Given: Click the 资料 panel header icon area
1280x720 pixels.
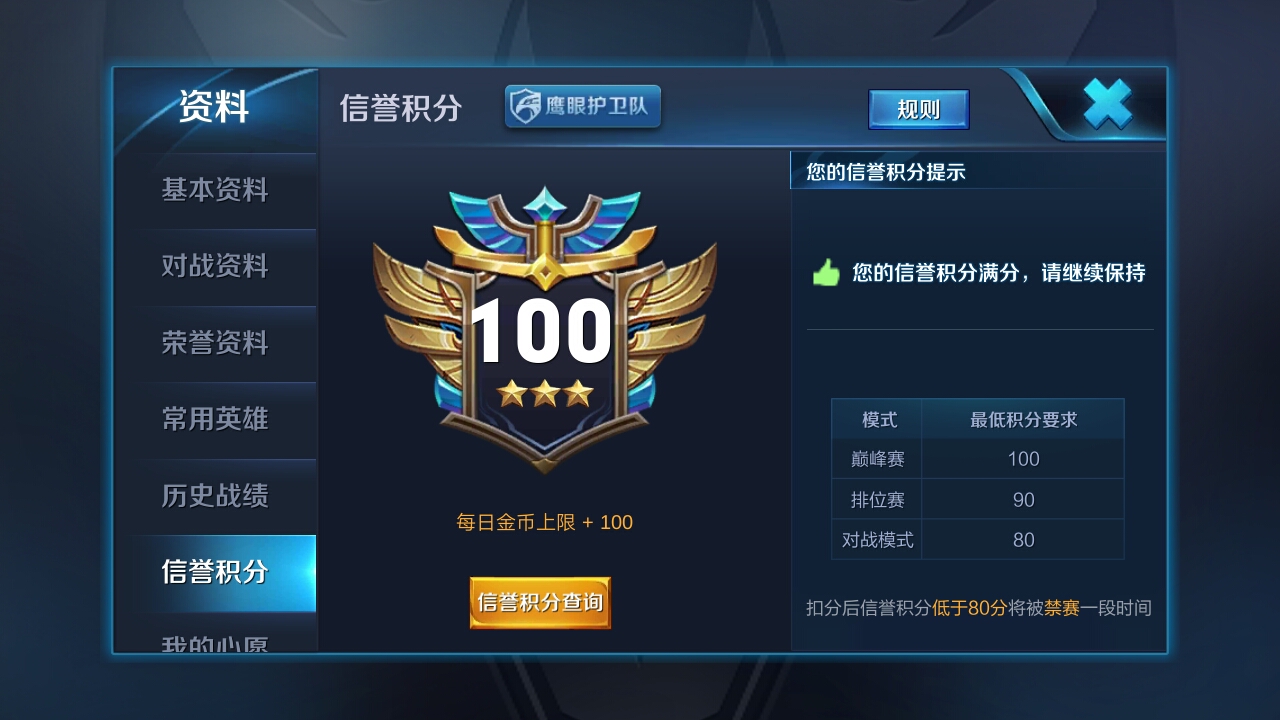Looking at the screenshot, I should click(x=214, y=107).
